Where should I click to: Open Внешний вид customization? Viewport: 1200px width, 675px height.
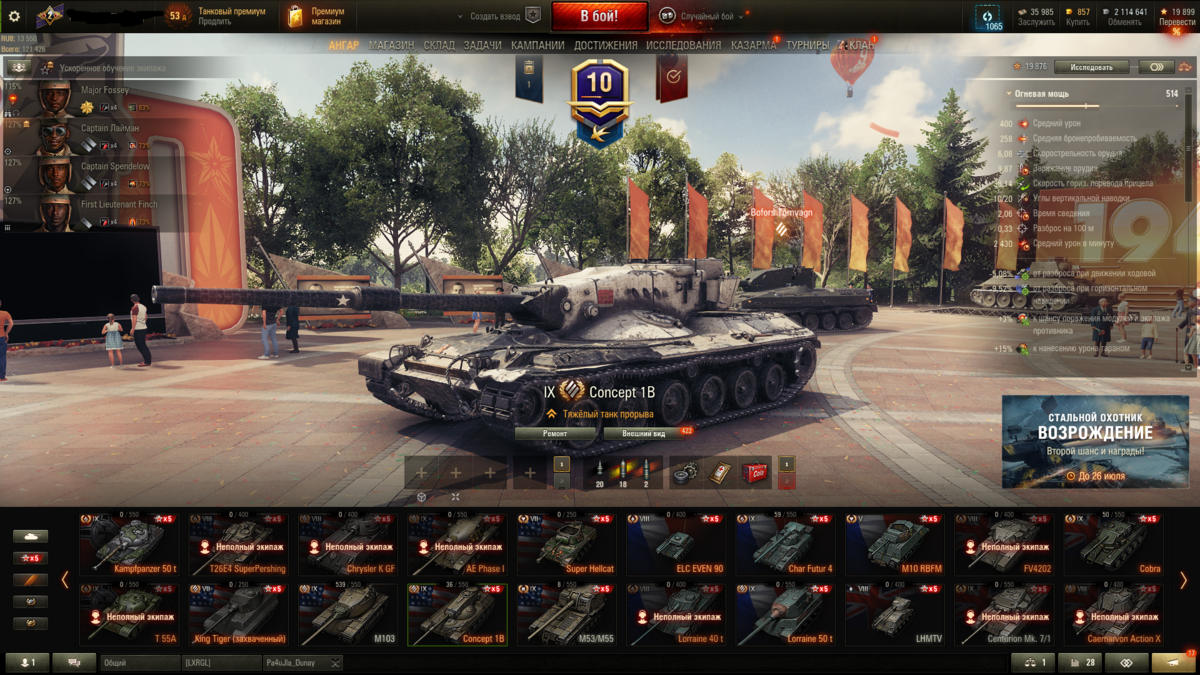[x=645, y=434]
